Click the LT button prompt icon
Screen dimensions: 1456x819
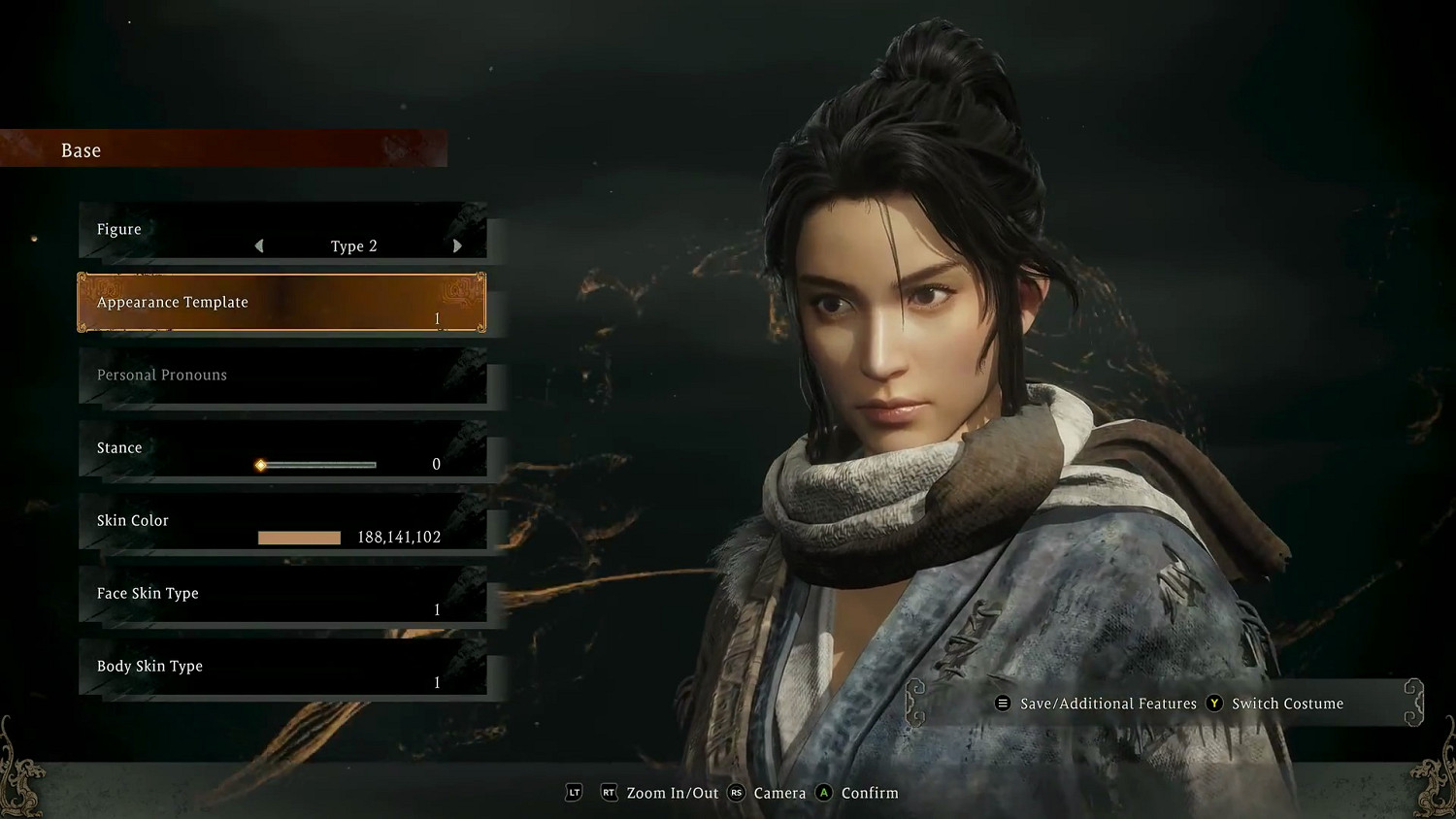574,793
